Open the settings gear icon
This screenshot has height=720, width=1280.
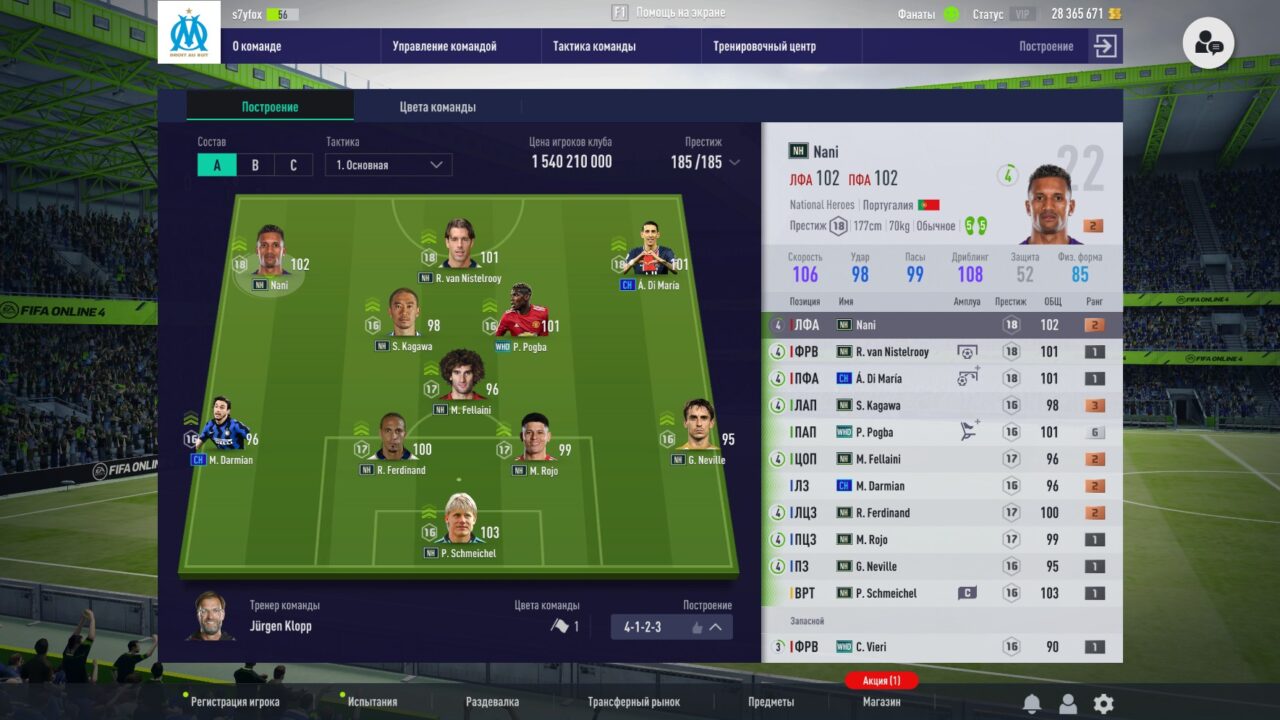(x=1103, y=702)
